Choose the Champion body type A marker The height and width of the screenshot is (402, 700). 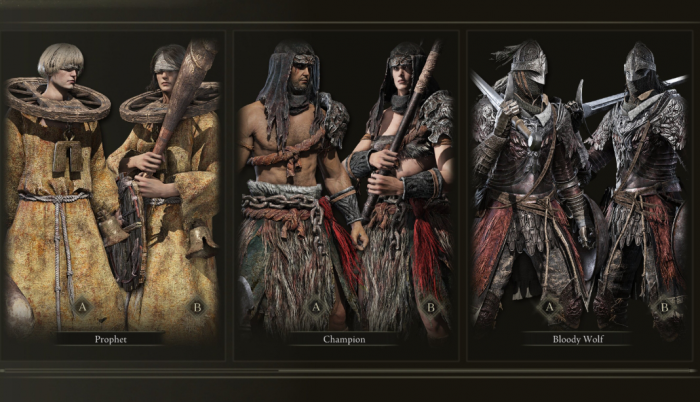(x=316, y=307)
